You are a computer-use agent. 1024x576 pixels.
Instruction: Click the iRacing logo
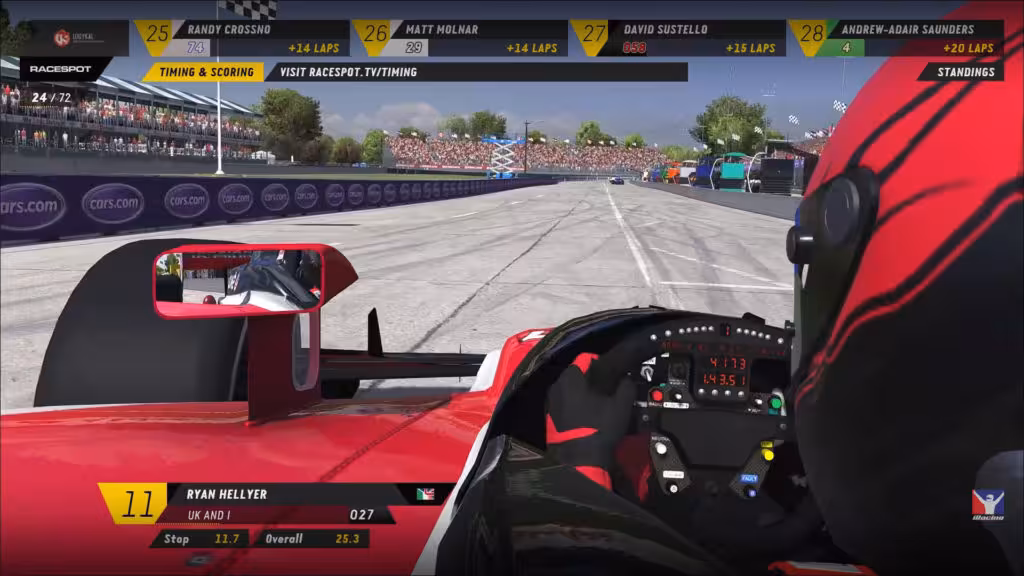click(x=987, y=506)
